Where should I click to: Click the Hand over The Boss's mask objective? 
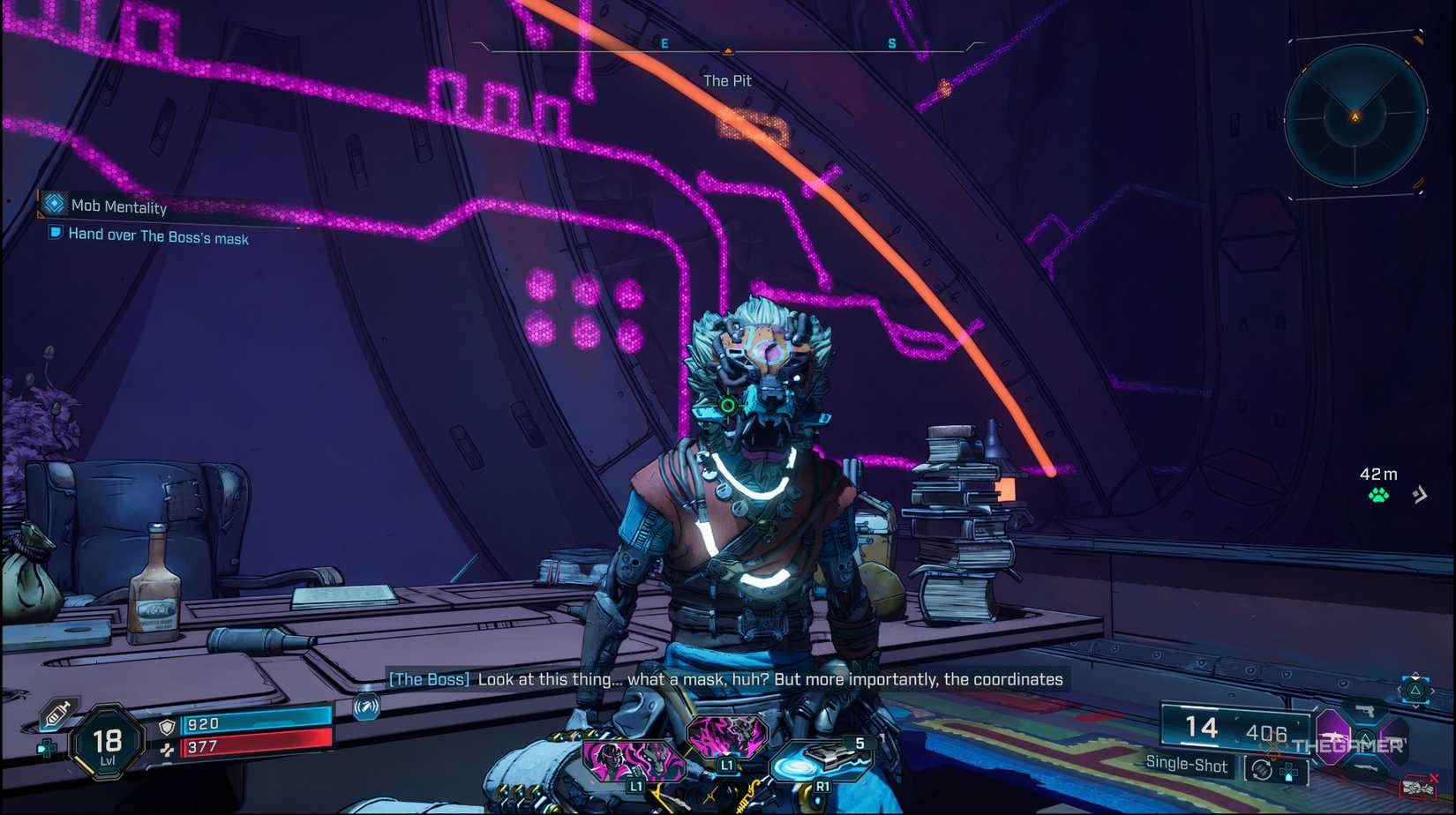tap(158, 236)
